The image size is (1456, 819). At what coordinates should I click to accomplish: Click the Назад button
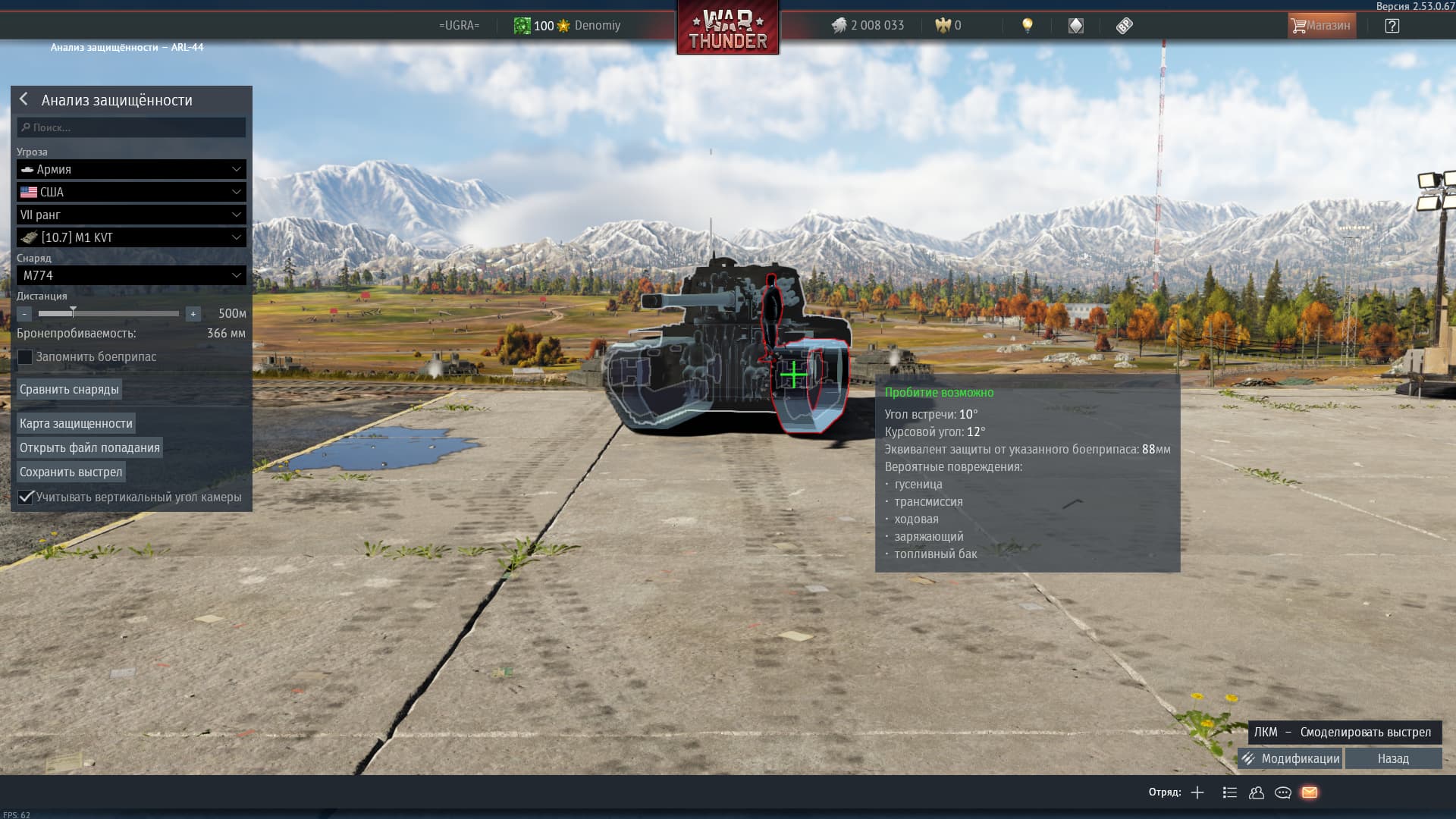[x=1393, y=758]
